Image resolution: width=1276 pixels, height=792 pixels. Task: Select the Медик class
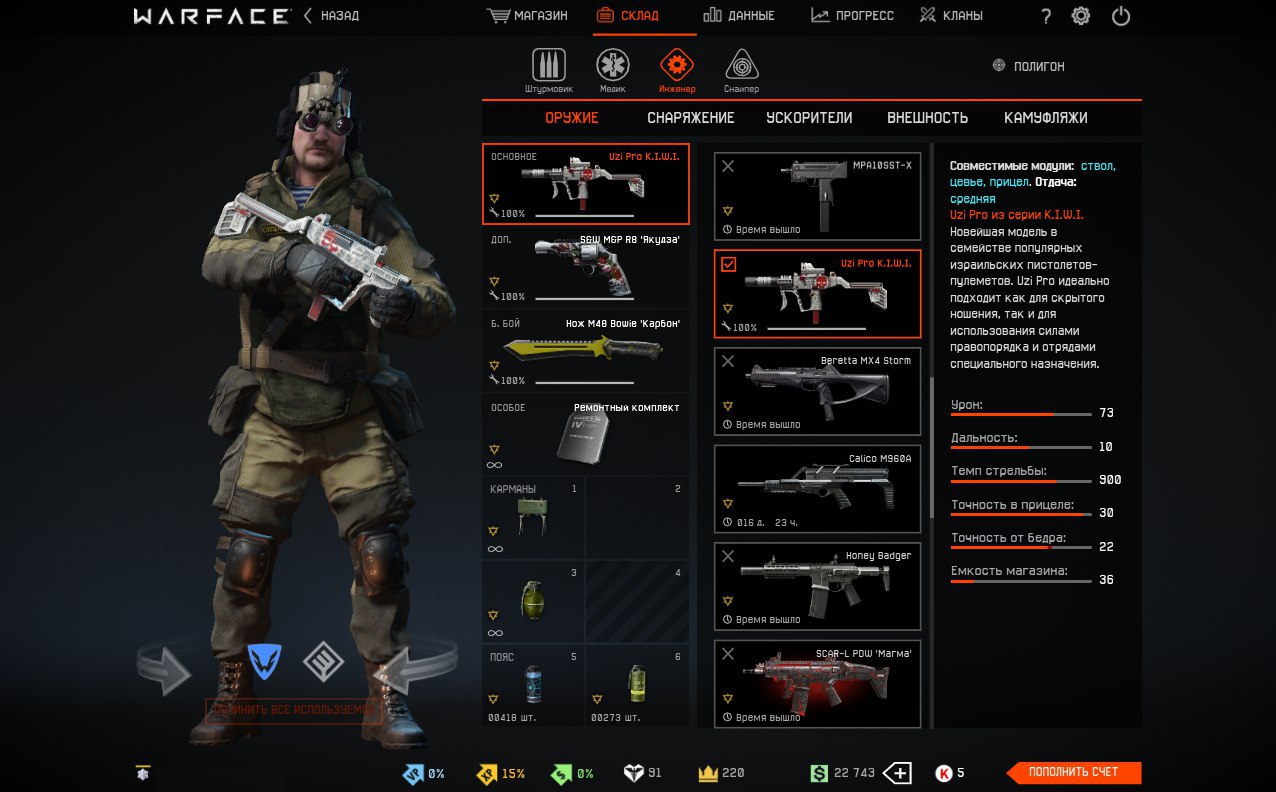[x=613, y=70]
